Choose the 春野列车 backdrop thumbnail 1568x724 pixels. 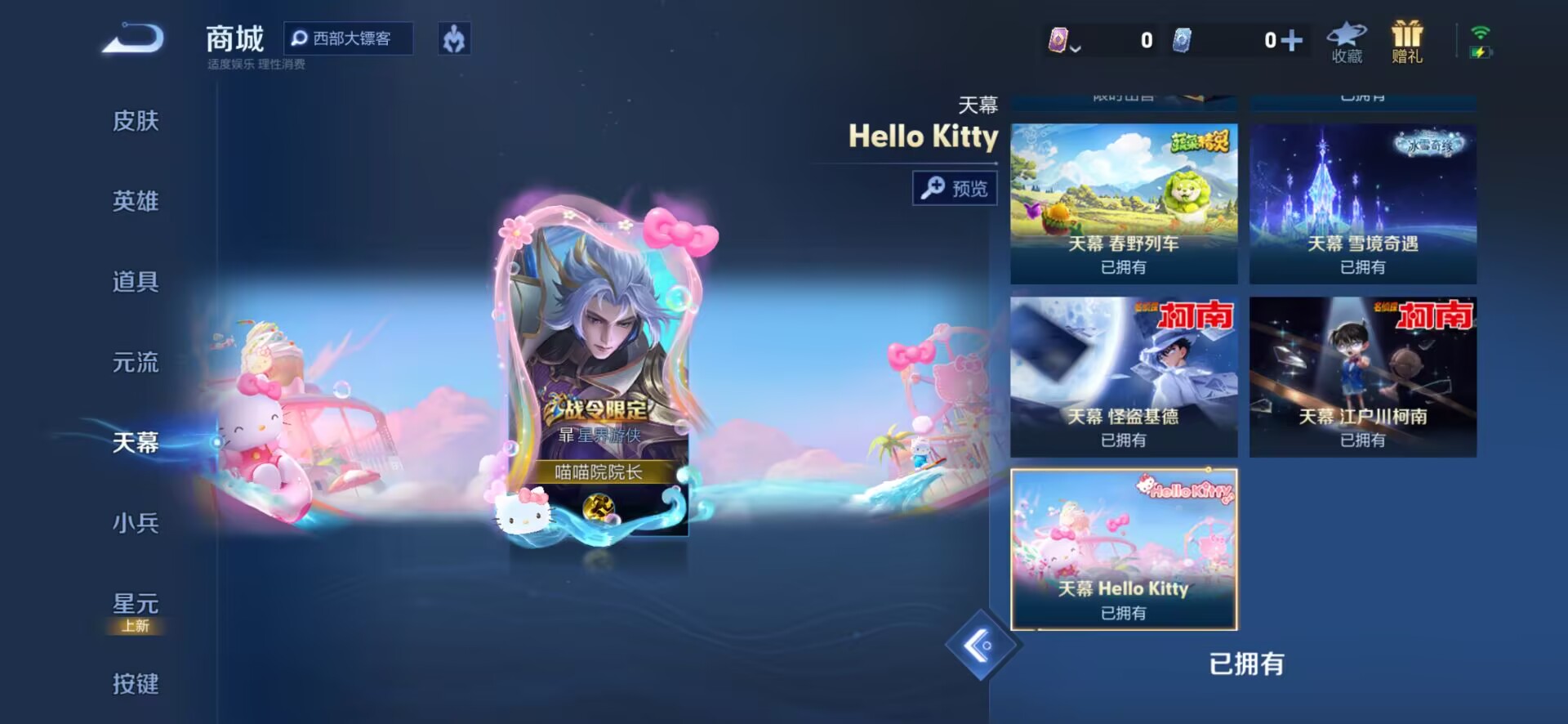1124,203
